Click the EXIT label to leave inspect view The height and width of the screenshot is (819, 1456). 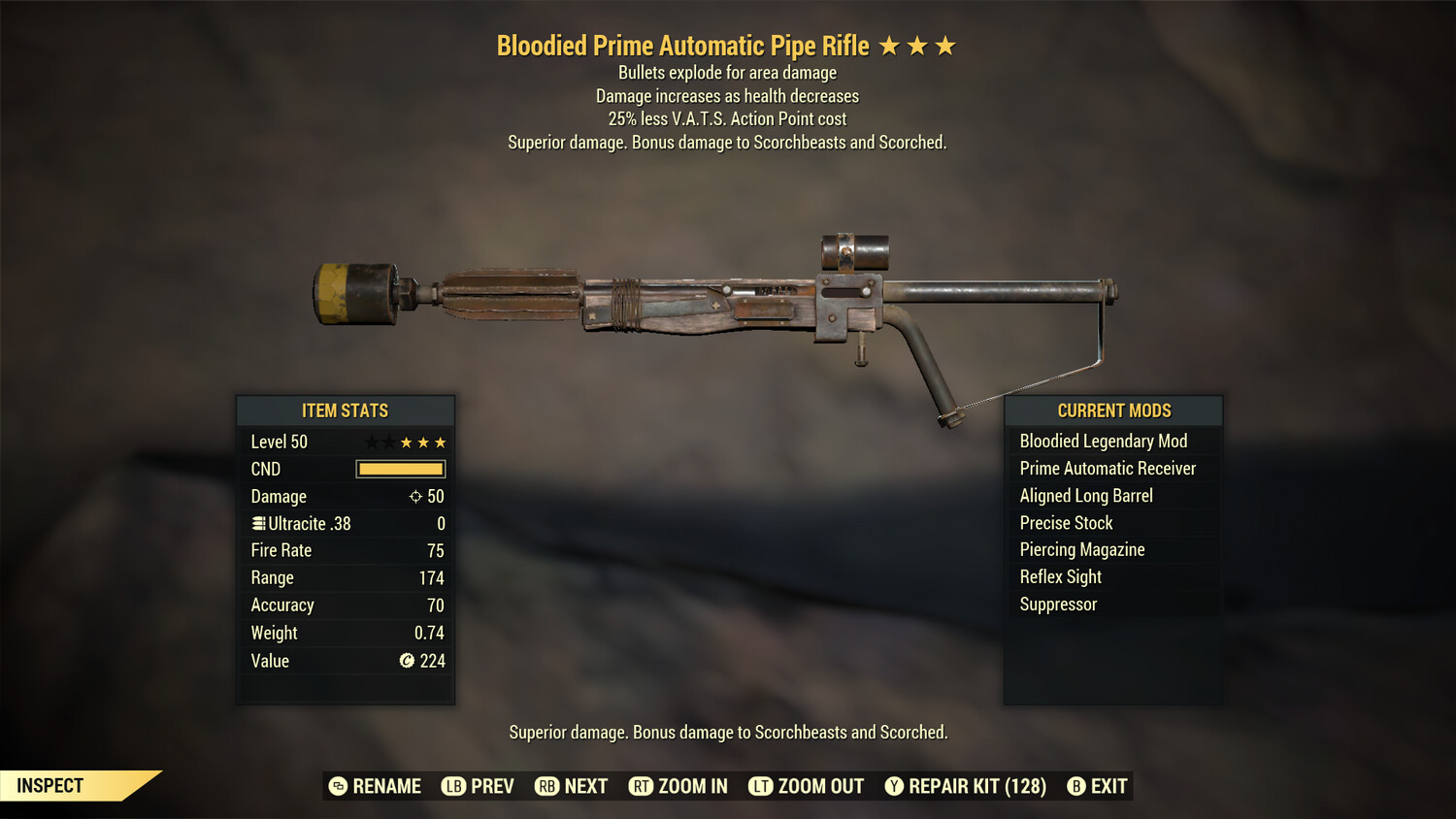(1109, 786)
